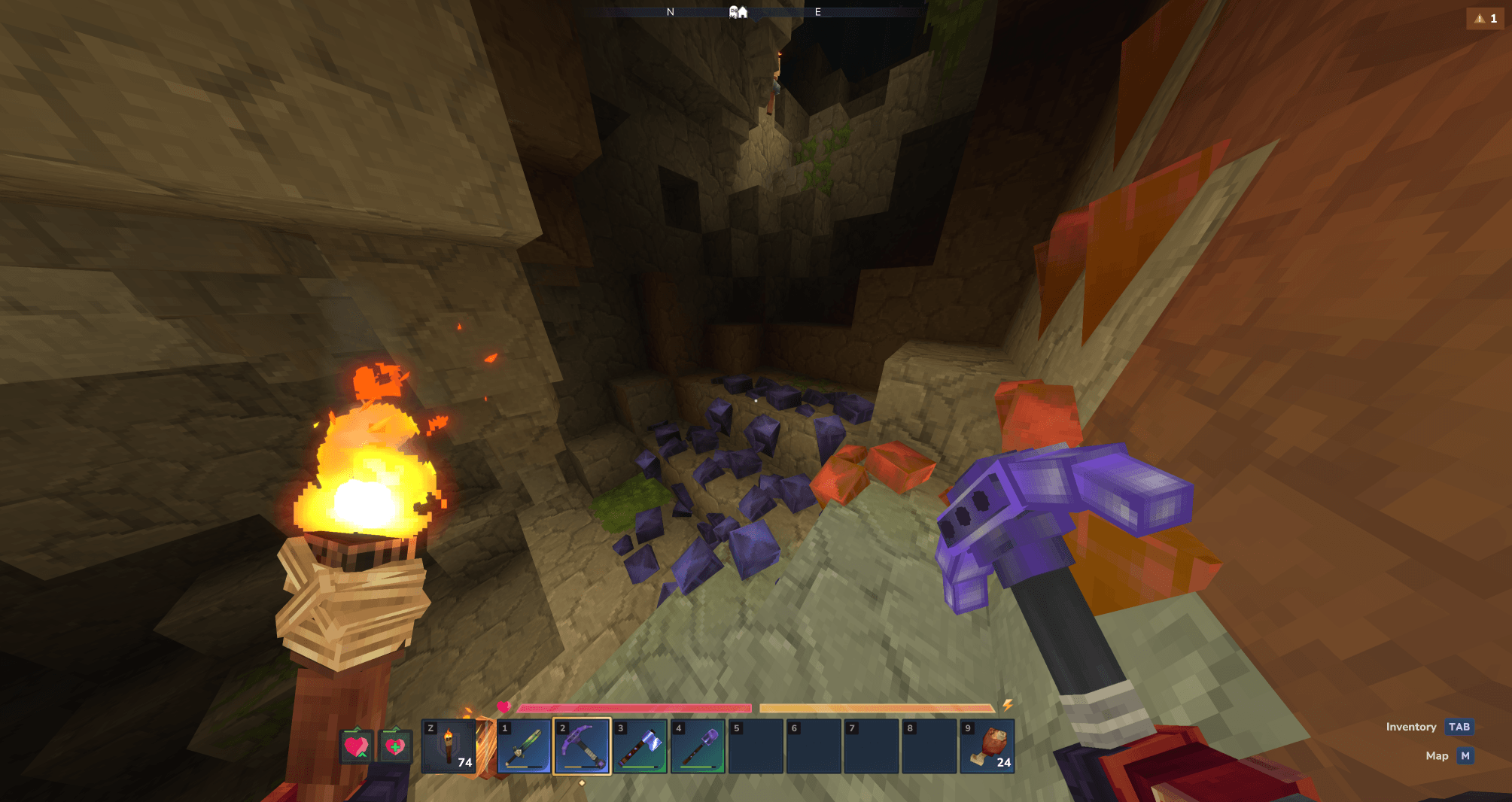The height and width of the screenshot is (802, 1512).
Task: Select the cooked meat stack of 24
Action: (x=987, y=746)
